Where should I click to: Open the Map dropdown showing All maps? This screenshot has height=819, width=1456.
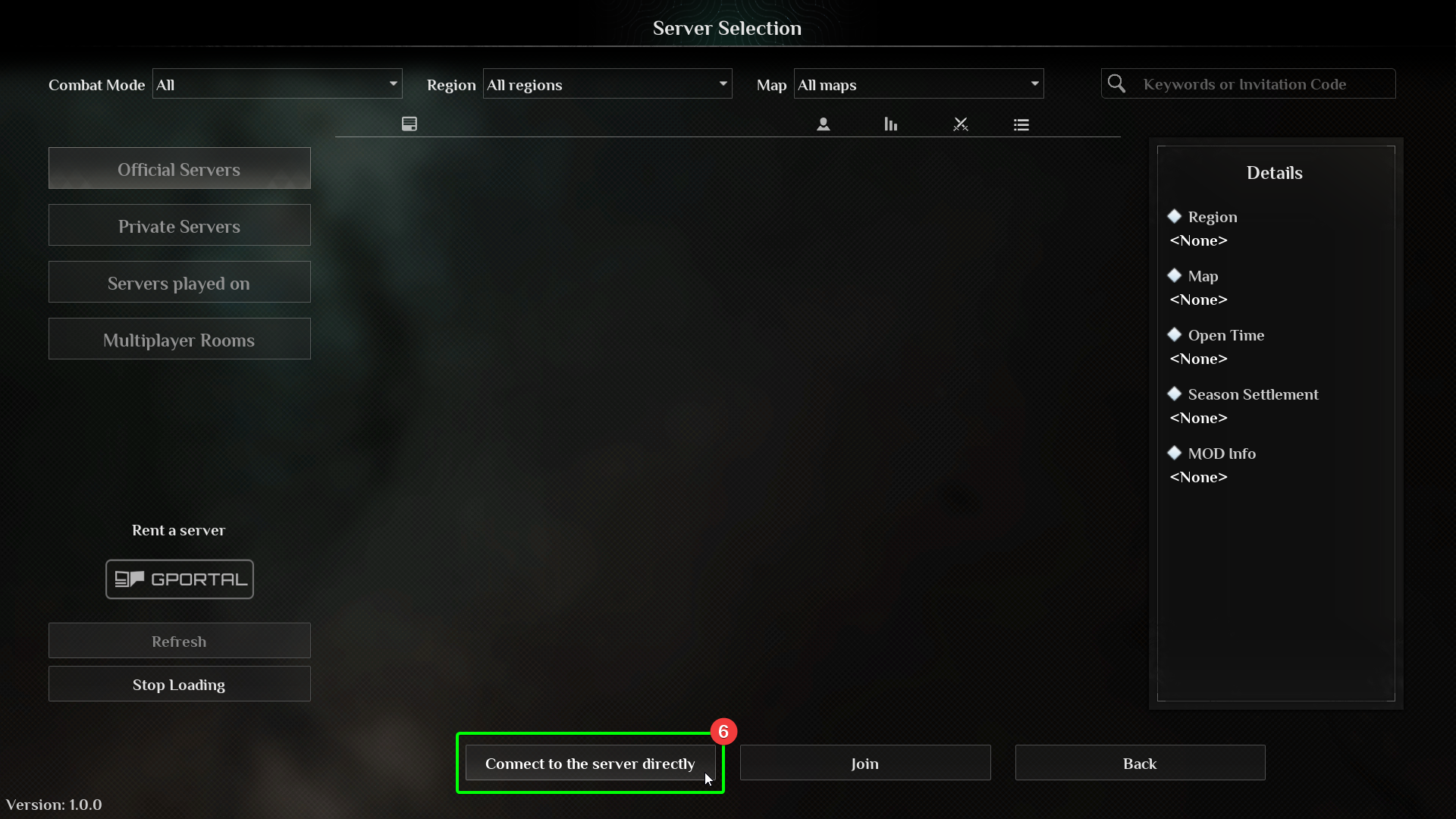[918, 83]
